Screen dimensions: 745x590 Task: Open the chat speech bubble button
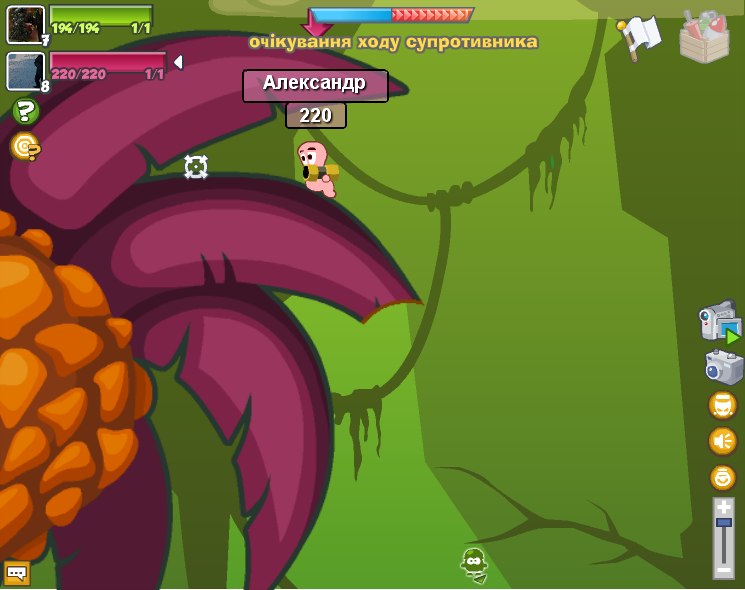pyautogui.click(x=17, y=573)
